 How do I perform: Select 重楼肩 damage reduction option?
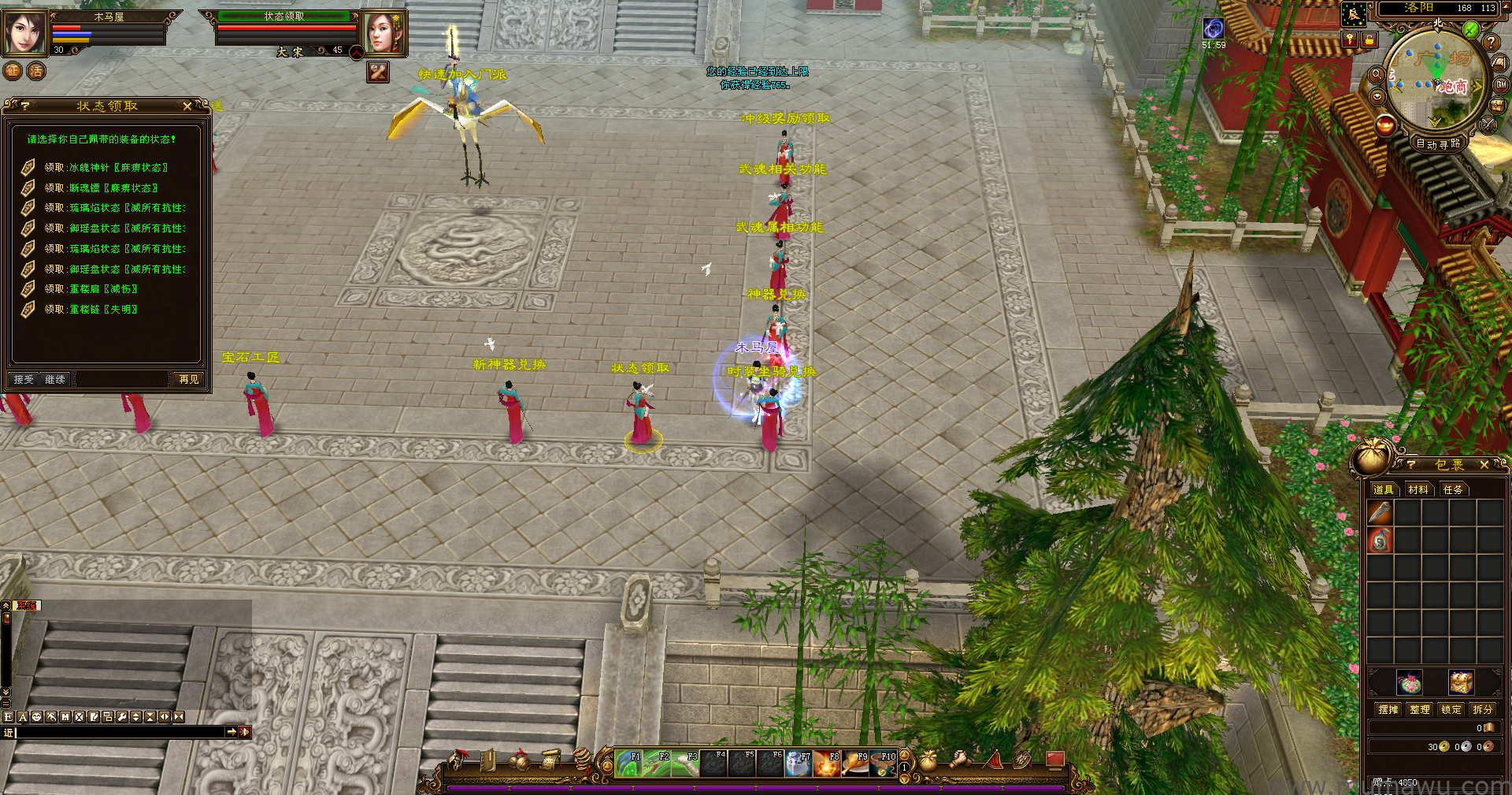(91, 289)
